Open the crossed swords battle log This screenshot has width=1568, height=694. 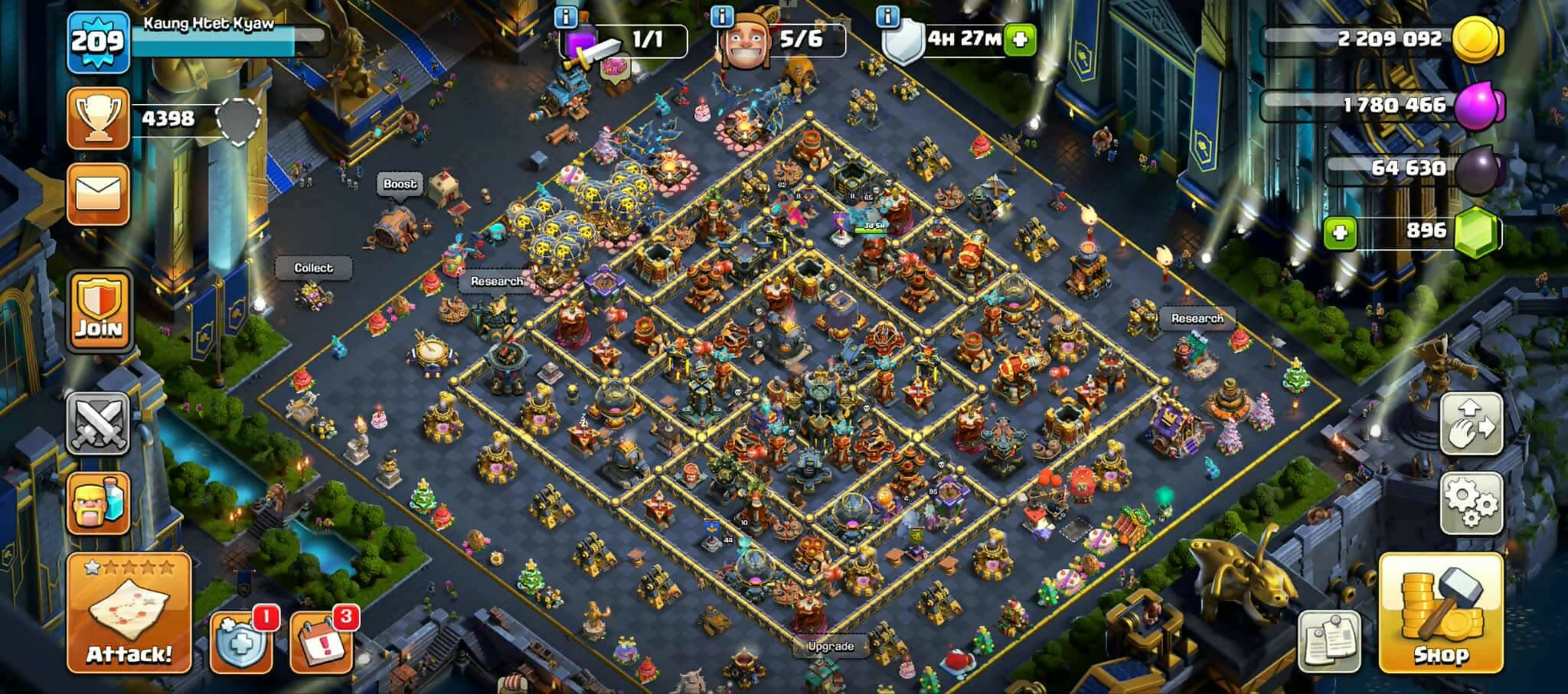[x=98, y=423]
